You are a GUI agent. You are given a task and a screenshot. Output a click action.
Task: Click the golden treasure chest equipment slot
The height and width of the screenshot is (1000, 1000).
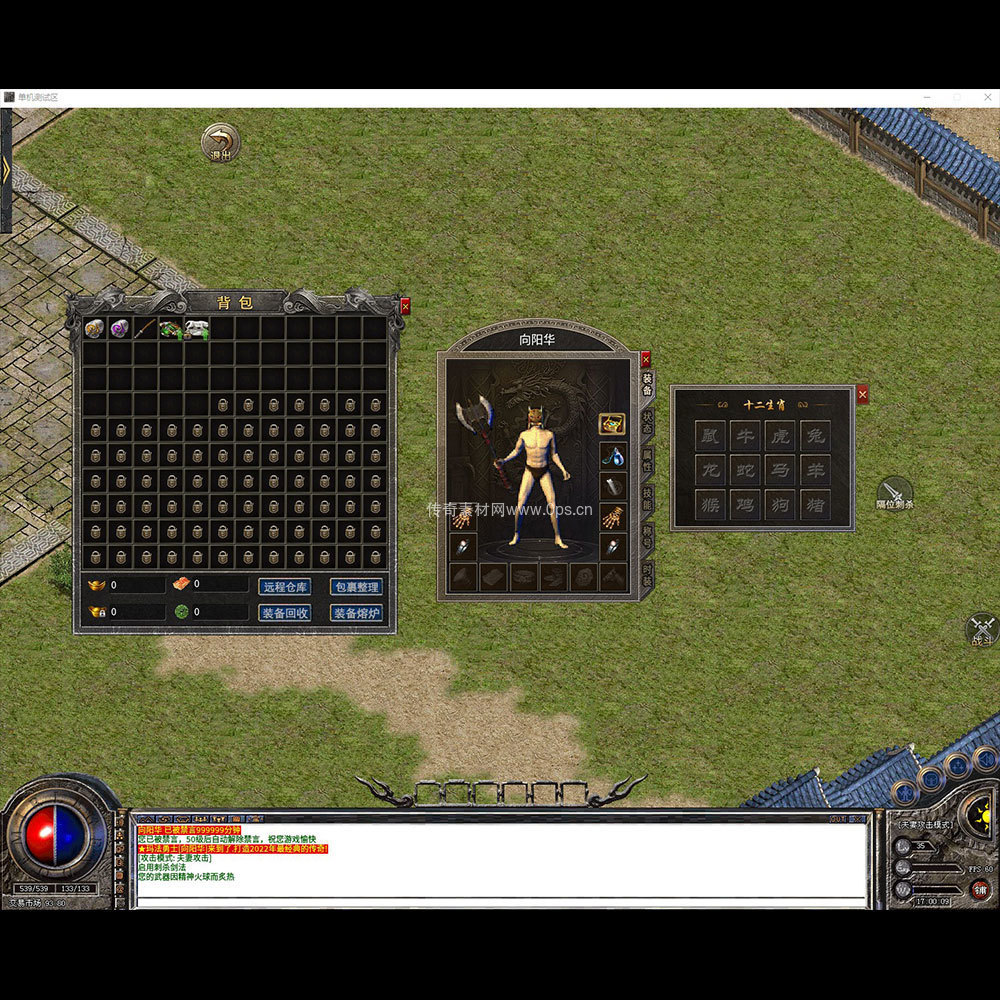pyautogui.click(x=612, y=423)
